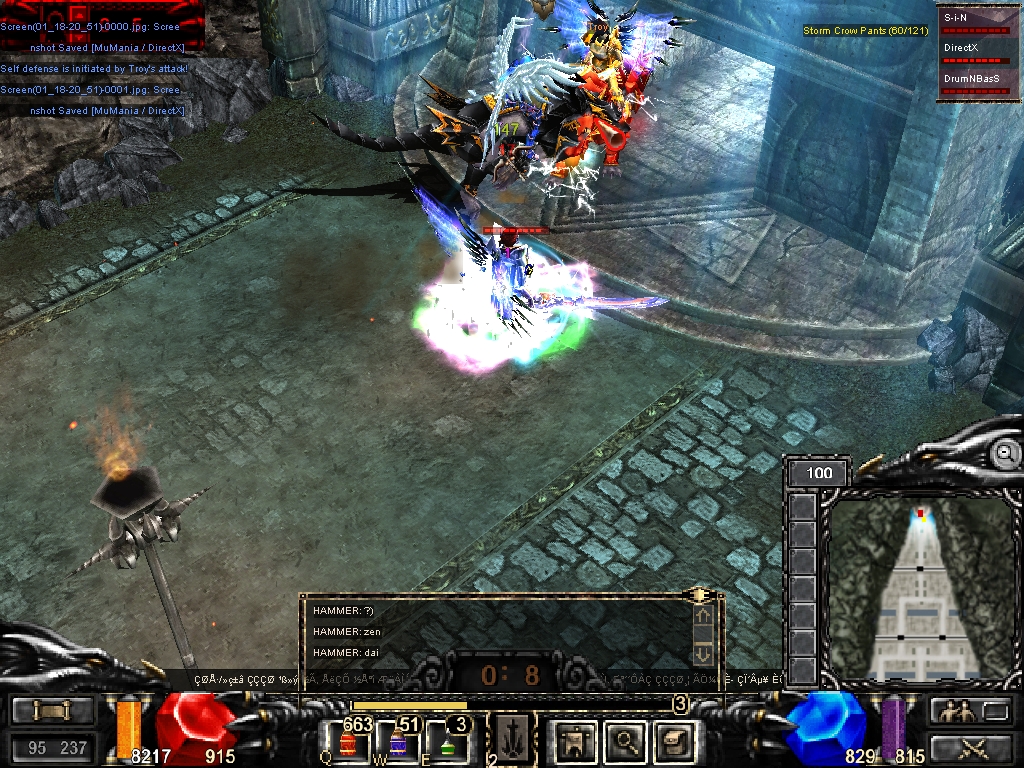The width and height of the screenshot is (1024, 768).
Task: Click on the minimap
Action: (920, 588)
